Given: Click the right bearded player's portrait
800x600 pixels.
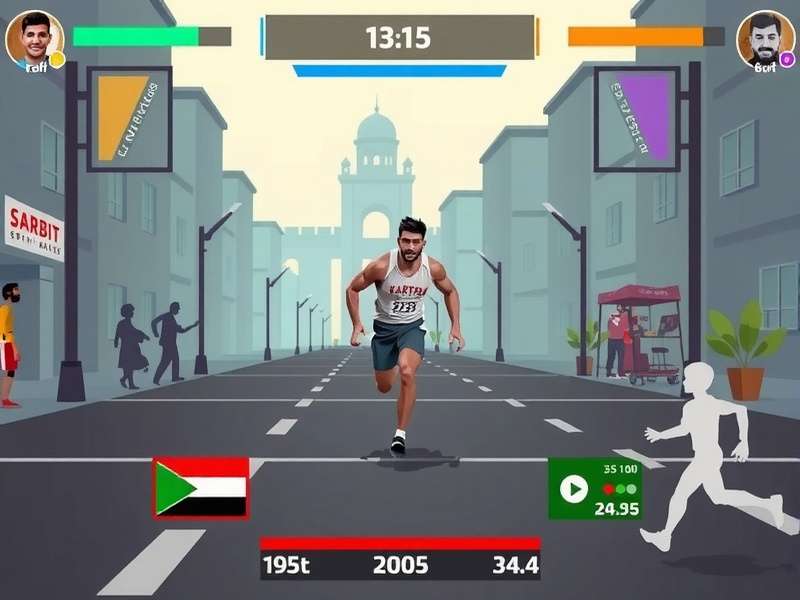Looking at the screenshot, I should 765,38.
